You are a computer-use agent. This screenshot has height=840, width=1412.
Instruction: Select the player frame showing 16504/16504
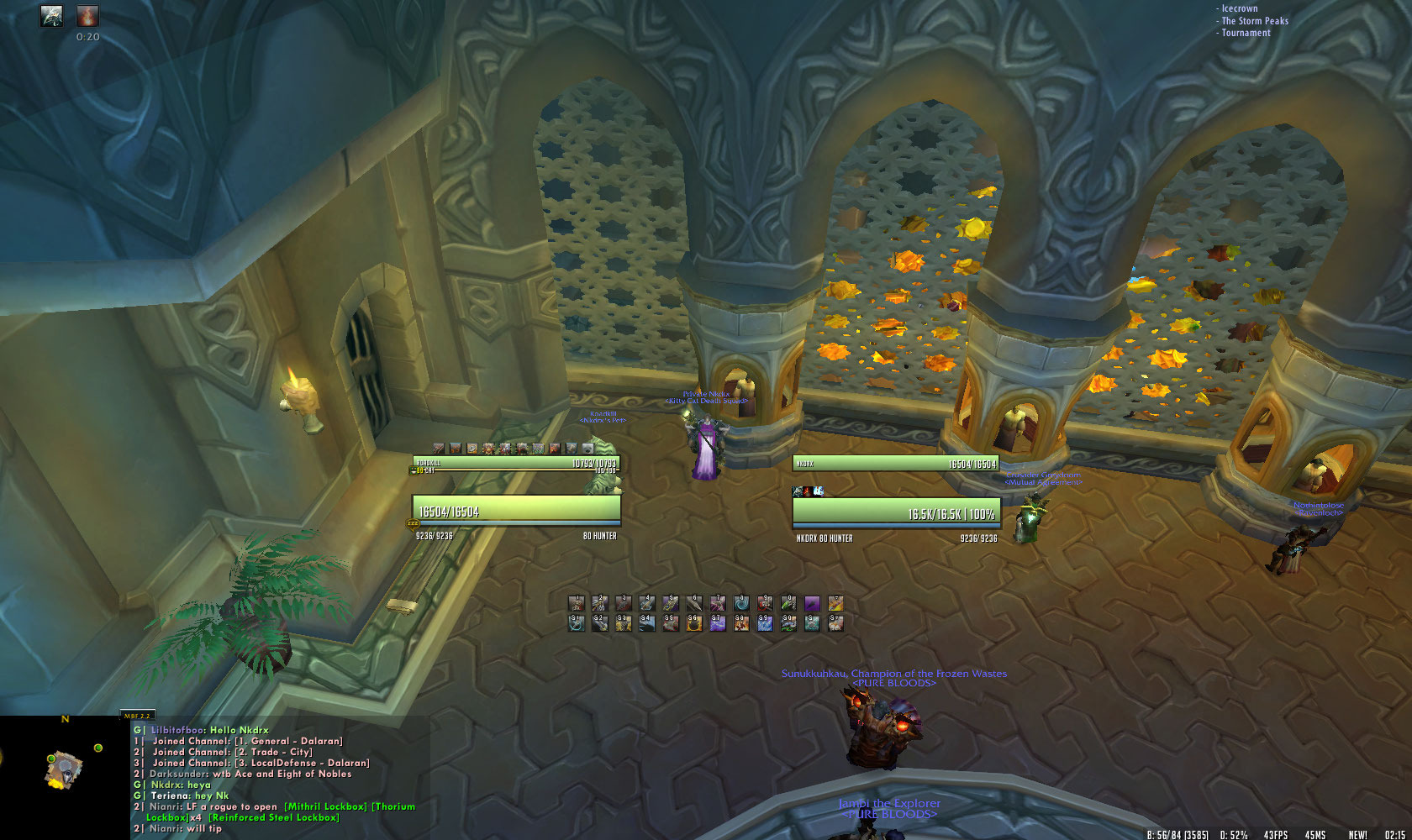pyautogui.click(x=516, y=511)
